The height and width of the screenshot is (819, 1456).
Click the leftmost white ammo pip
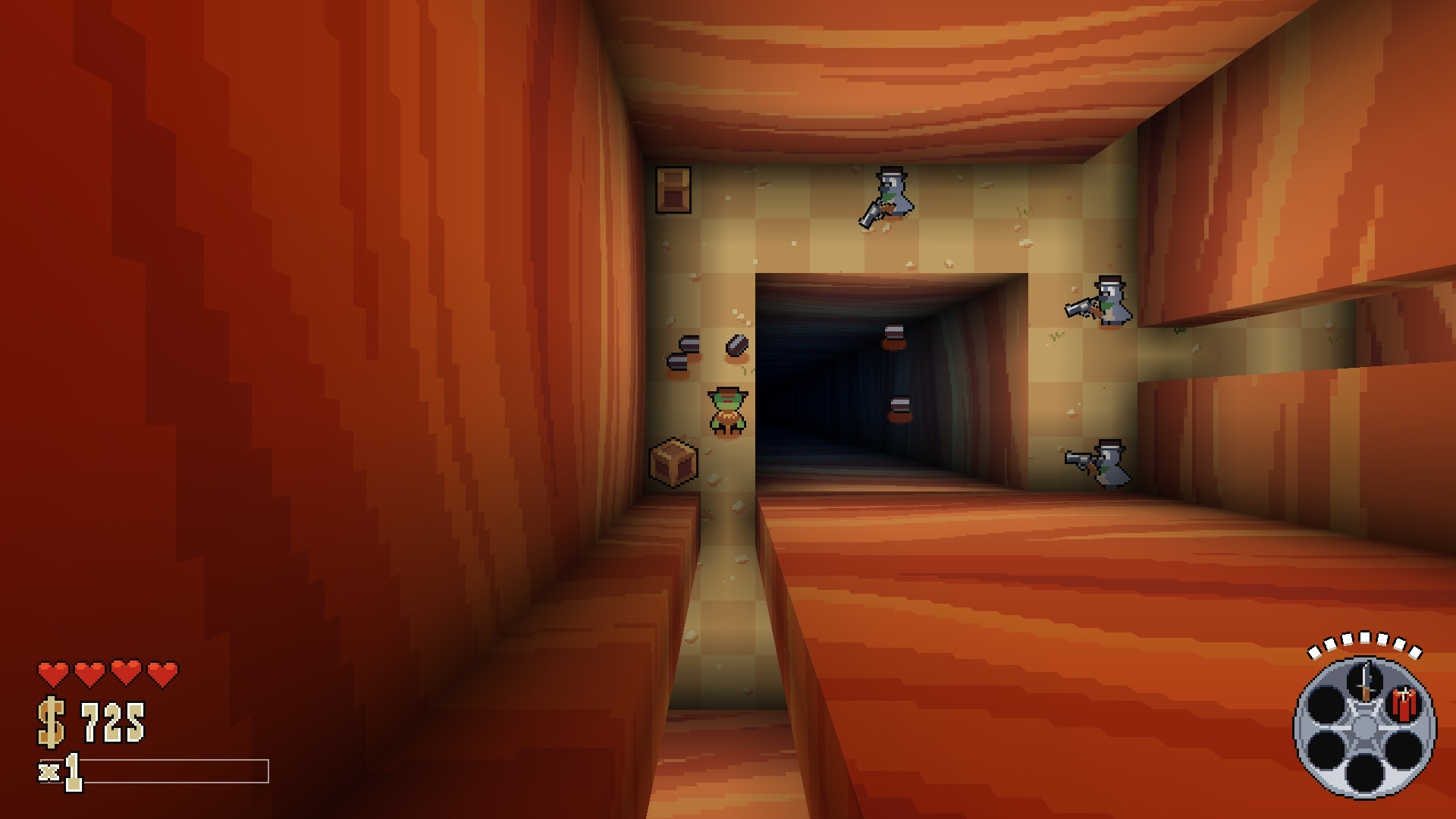point(1313,653)
